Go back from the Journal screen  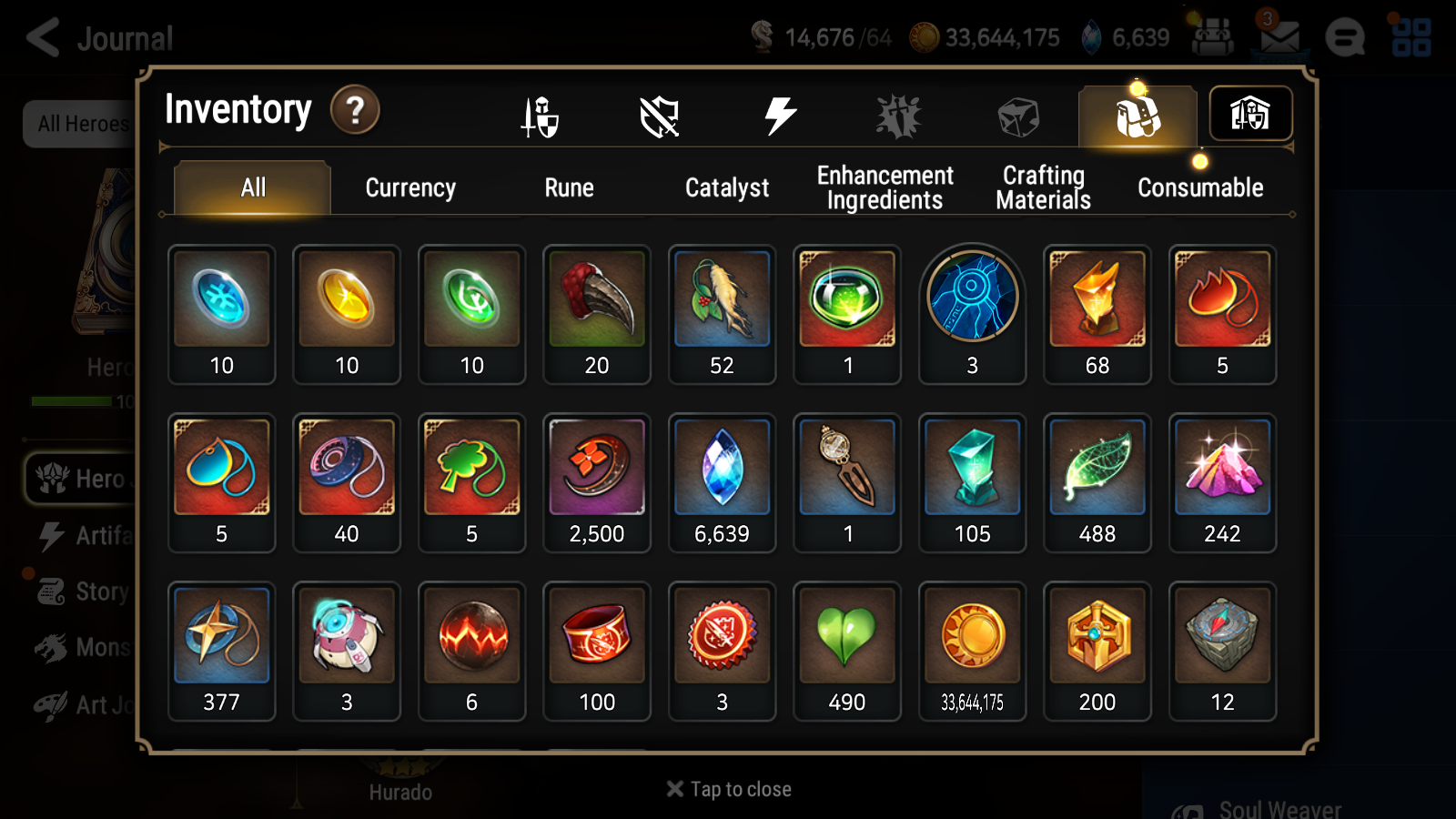(x=43, y=38)
